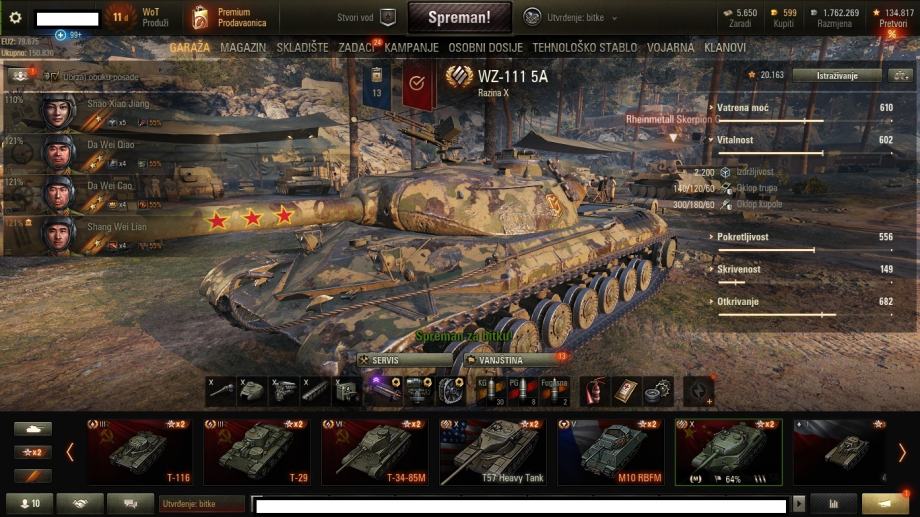Open the settings gear menu
Image resolution: width=920 pixels, height=517 pixels.
(15, 17)
